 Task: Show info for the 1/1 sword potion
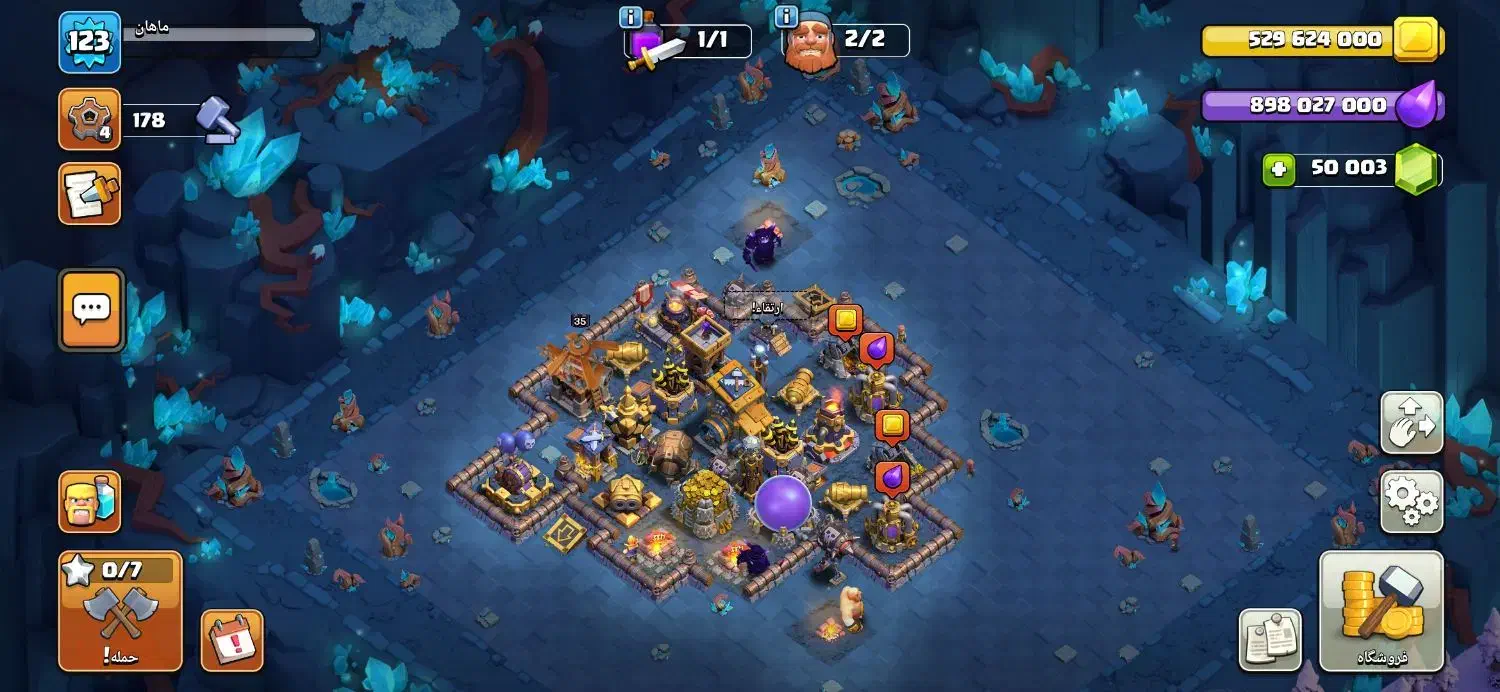pyautogui.click(x=630, y=17)
